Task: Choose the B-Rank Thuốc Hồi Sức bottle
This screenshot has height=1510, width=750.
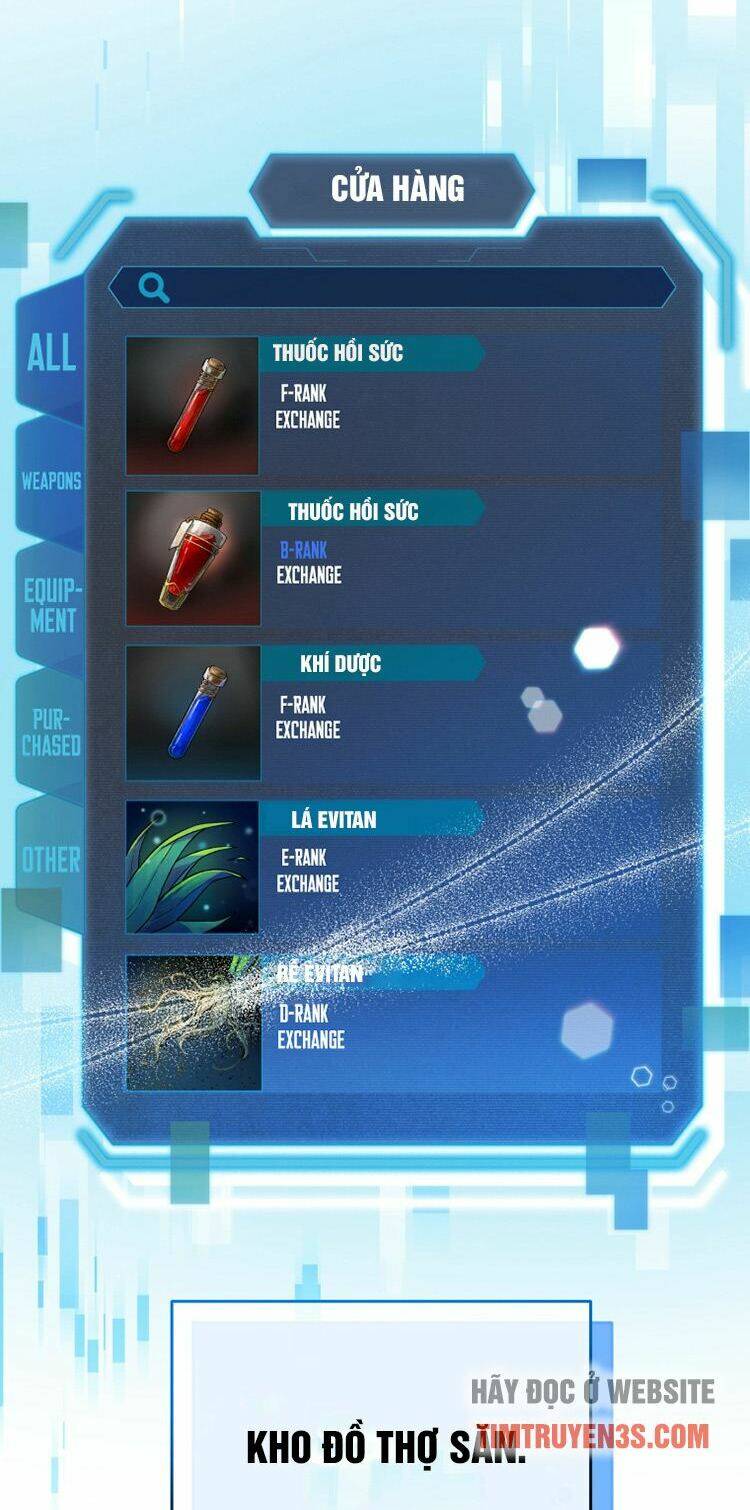Action: (x=192, y=559)
